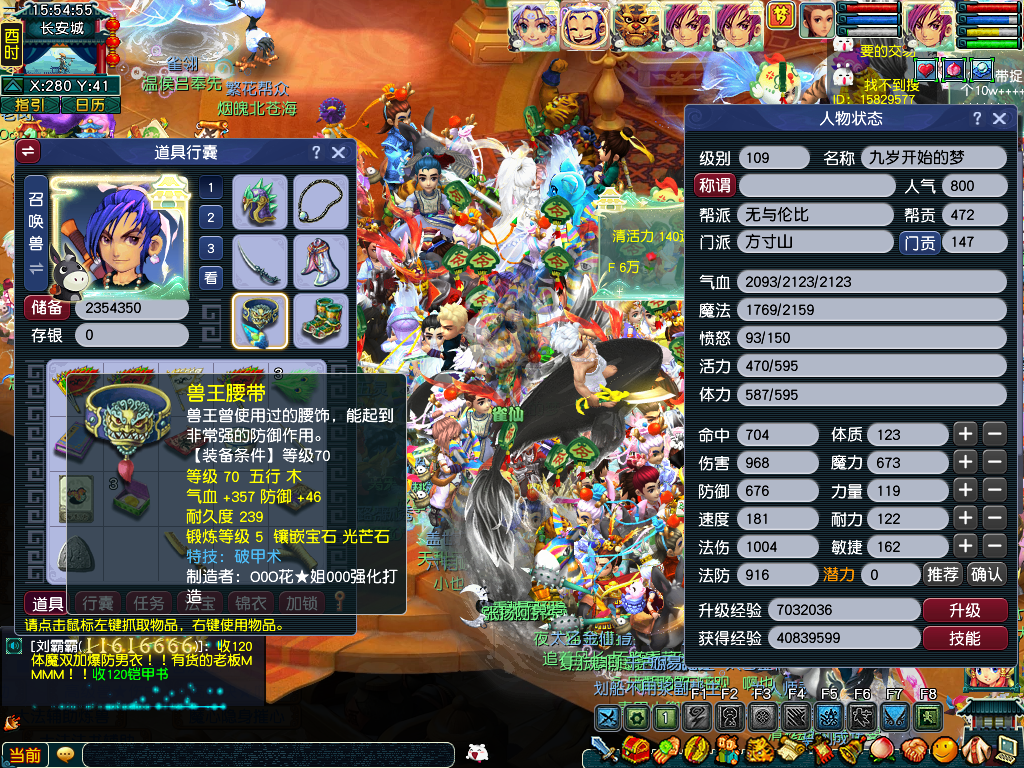Open the 技能 skills button
Screen dimensions: 1024x768
click(964, 638)
